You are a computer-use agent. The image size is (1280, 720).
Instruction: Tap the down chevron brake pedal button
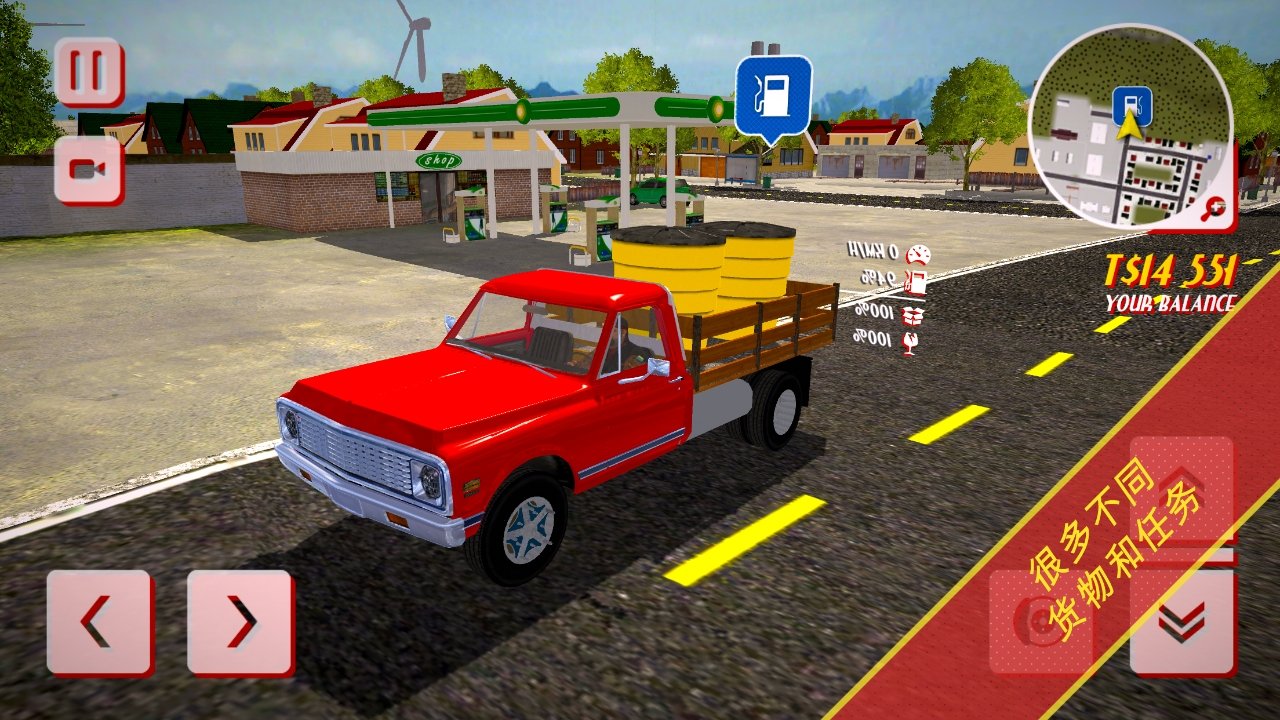[1182, 622]
